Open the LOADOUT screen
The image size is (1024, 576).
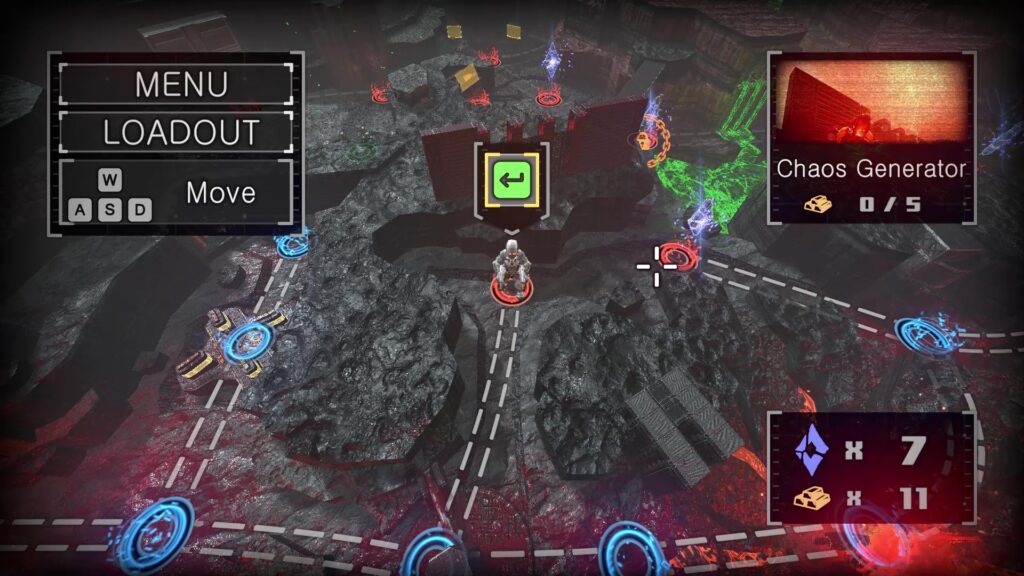point(176,132)
